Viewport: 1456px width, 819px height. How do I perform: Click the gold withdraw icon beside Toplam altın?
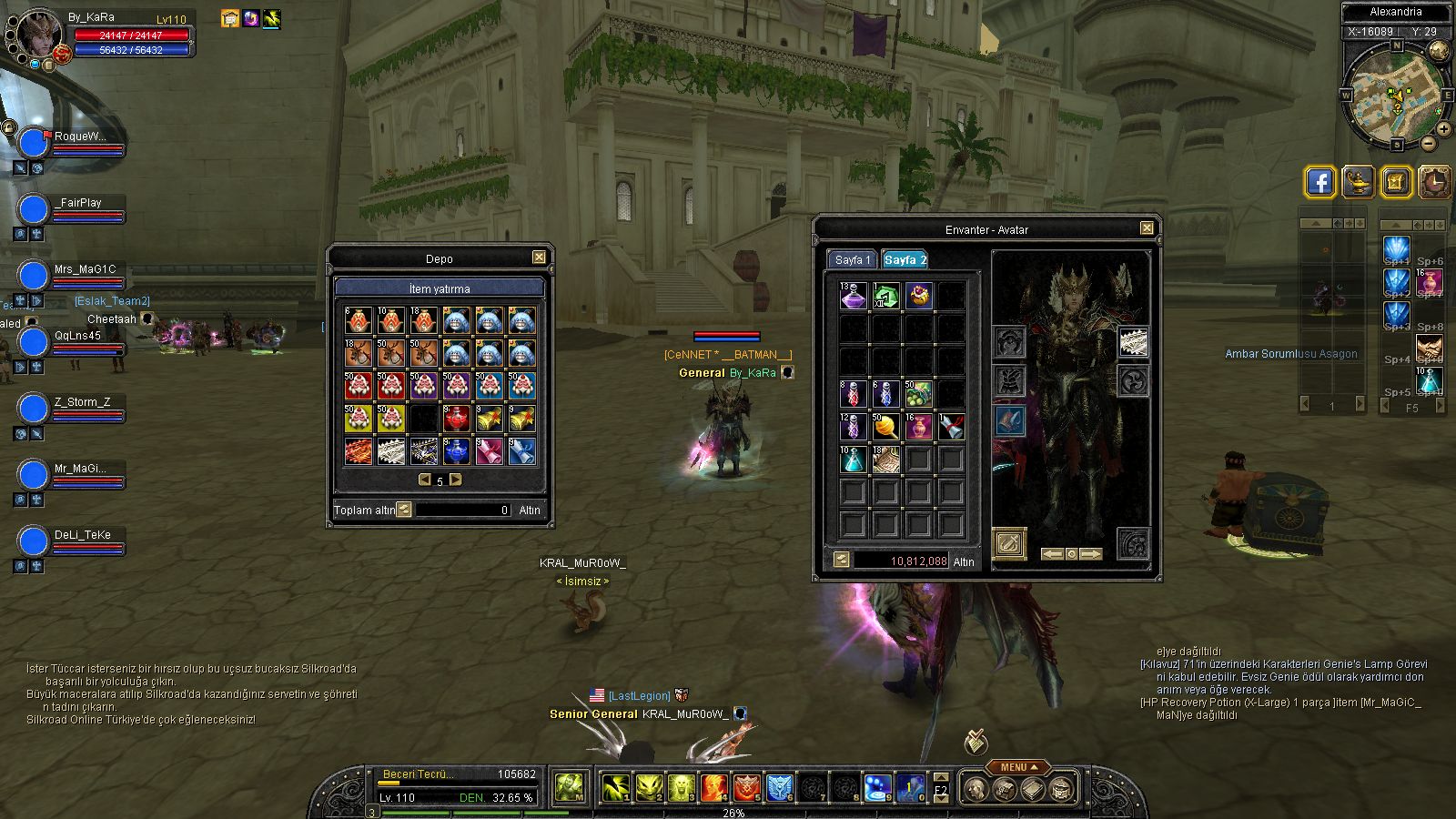(404, 510)
